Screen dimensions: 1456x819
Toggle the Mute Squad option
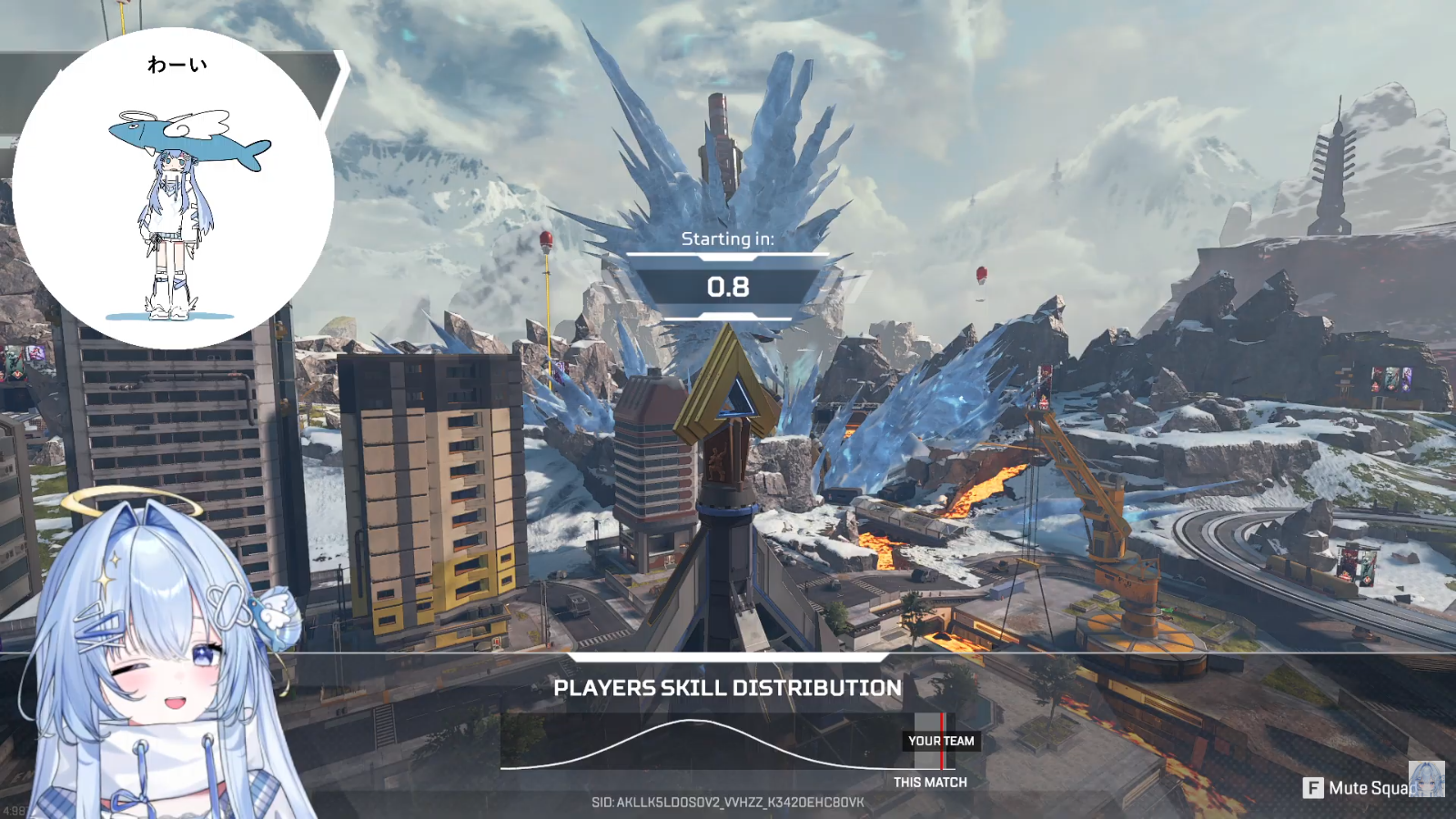point(1358,788)
